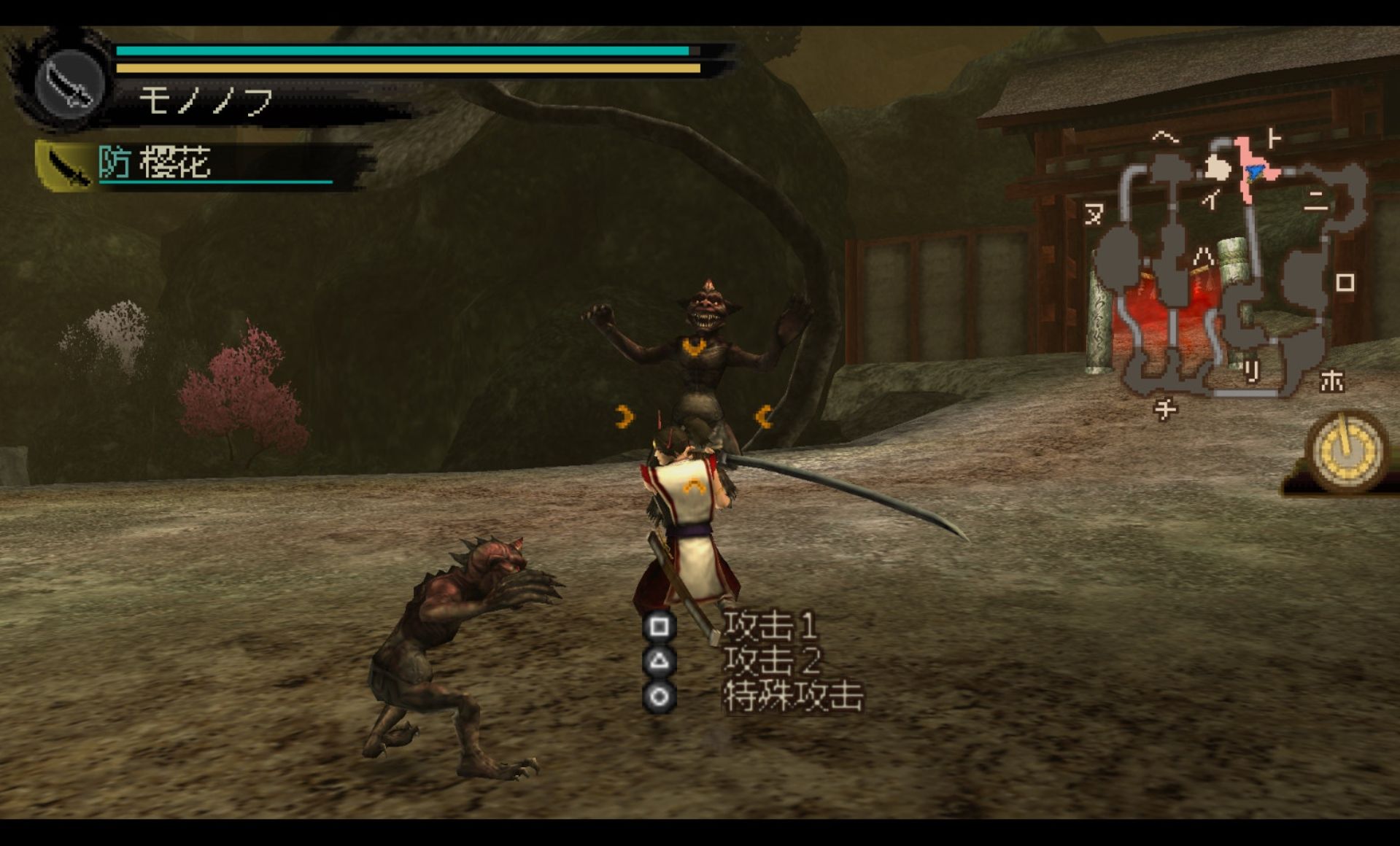1400x846 pixels.
Task: Select the blue player arrow on the minimap
Action: pos(1255,172)
